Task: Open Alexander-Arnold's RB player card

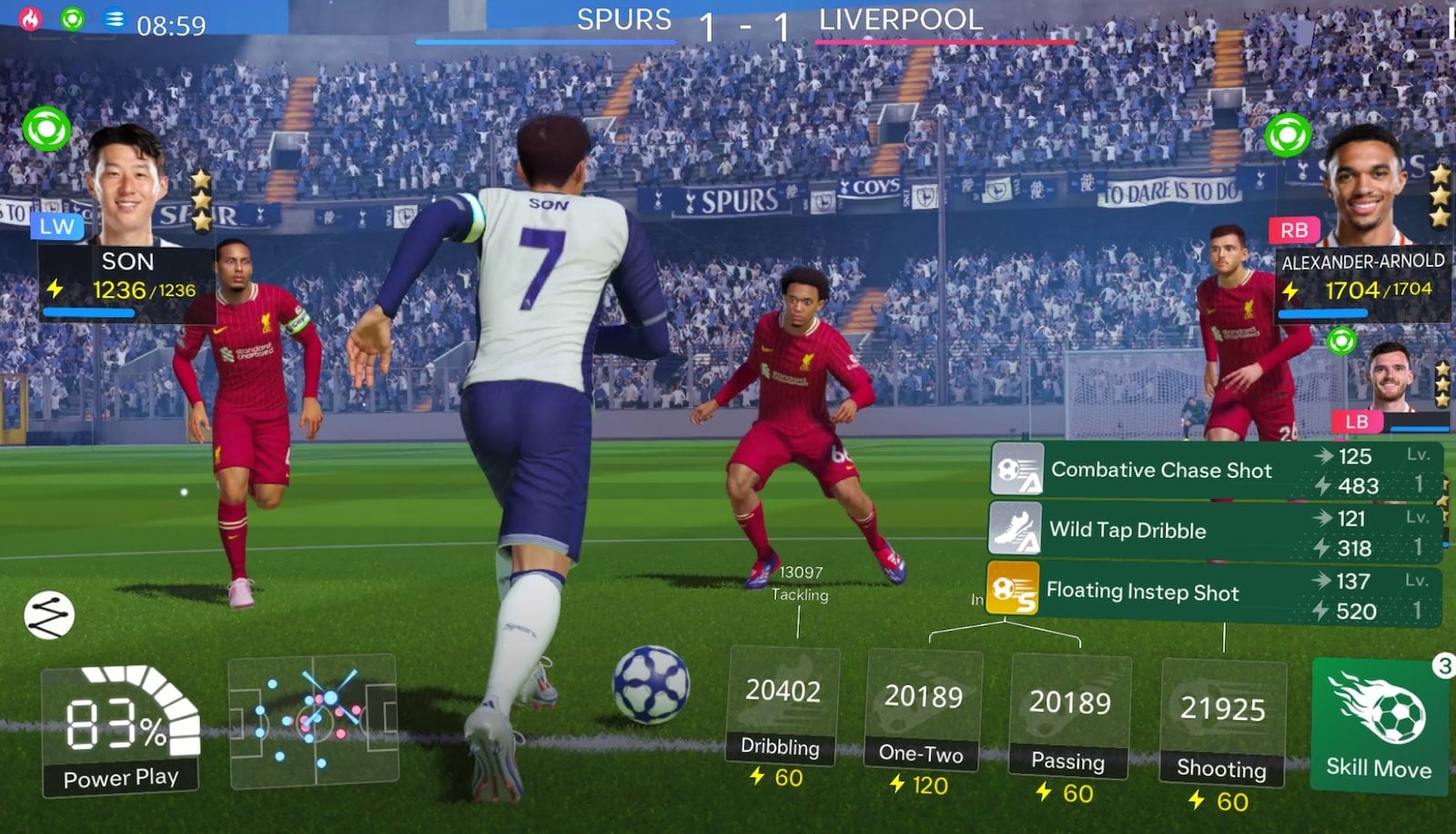Action: (1360, 228)
